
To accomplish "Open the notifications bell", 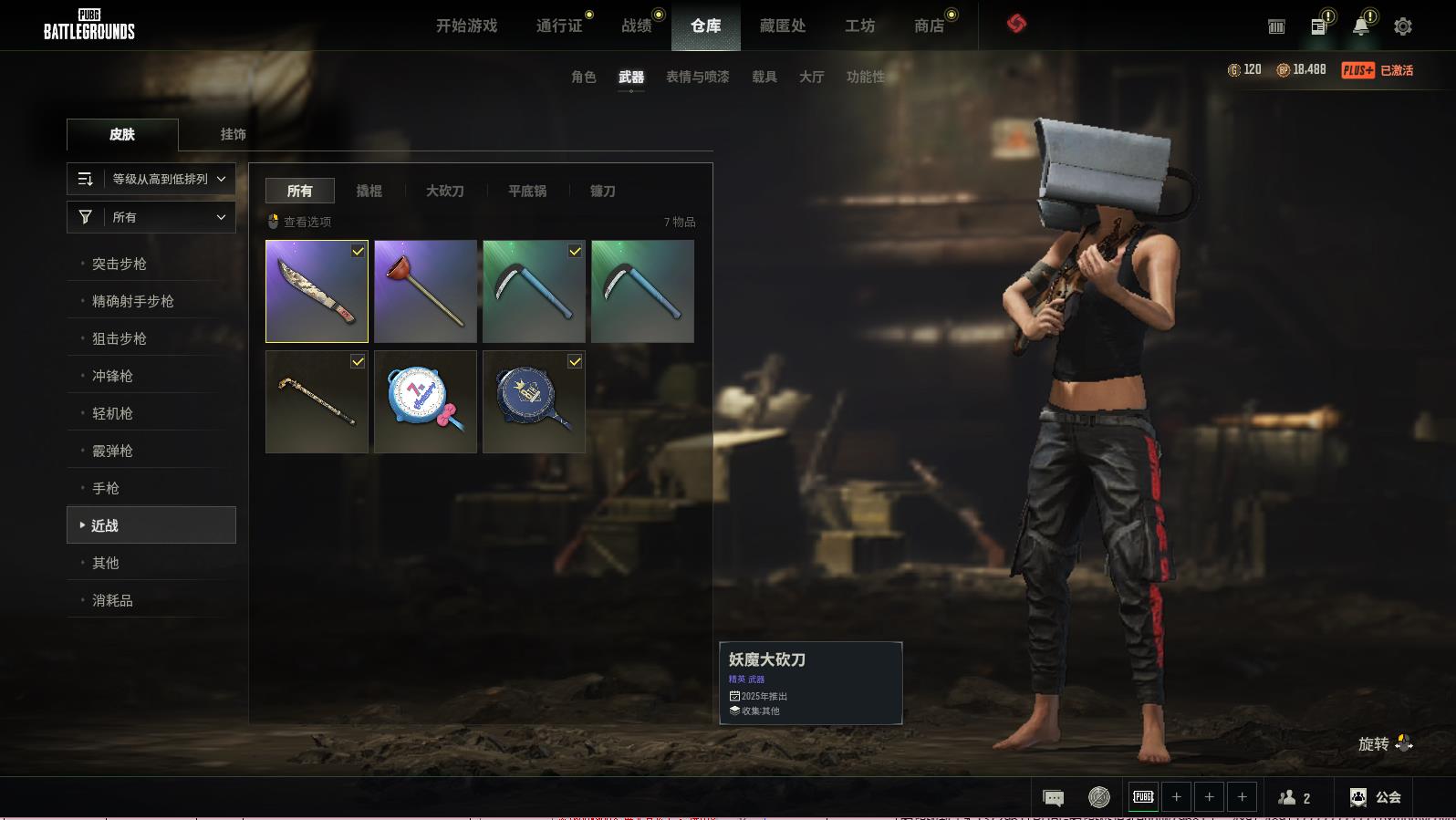I will pyautogui.click(x=1360, y=26).
